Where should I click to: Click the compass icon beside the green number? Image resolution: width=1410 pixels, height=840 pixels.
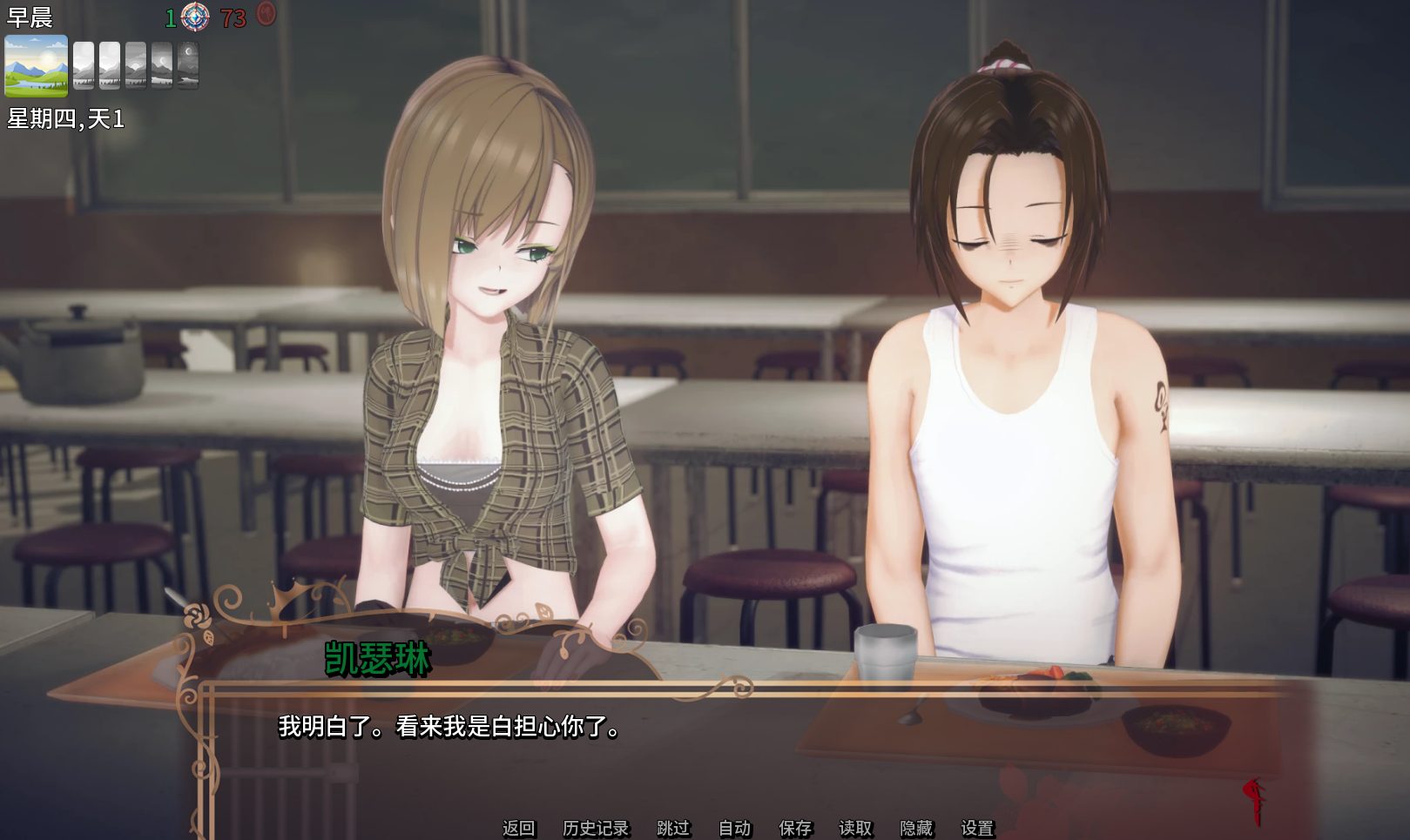click(x=195, y=17)
